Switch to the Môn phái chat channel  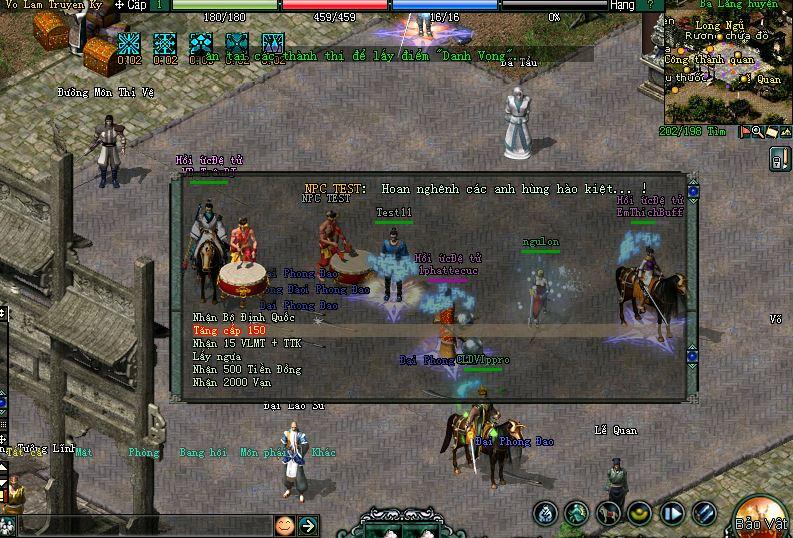pos(262,453)
